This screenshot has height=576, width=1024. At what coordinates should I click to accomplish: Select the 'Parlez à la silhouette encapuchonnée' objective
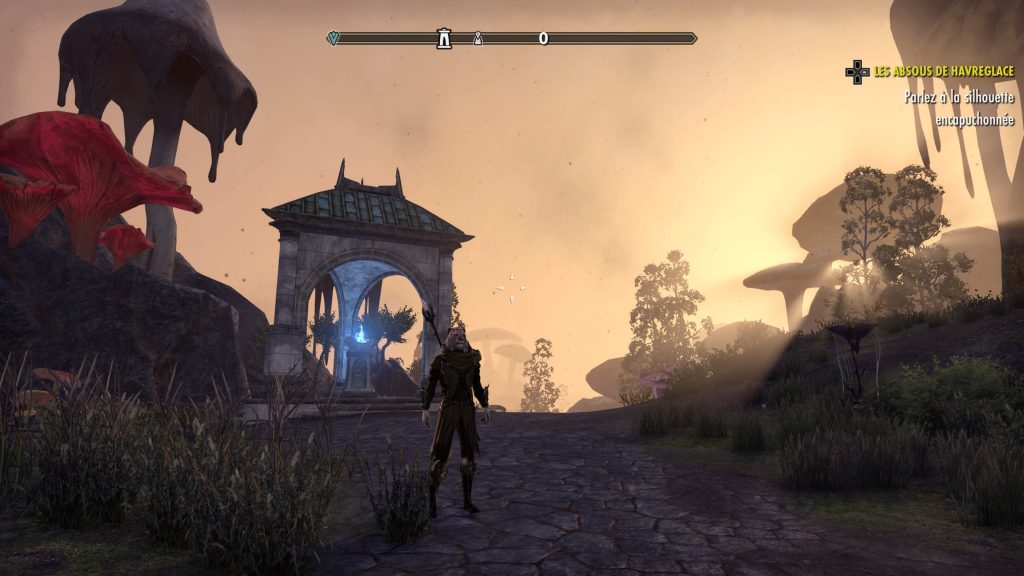tap(958, 108)
